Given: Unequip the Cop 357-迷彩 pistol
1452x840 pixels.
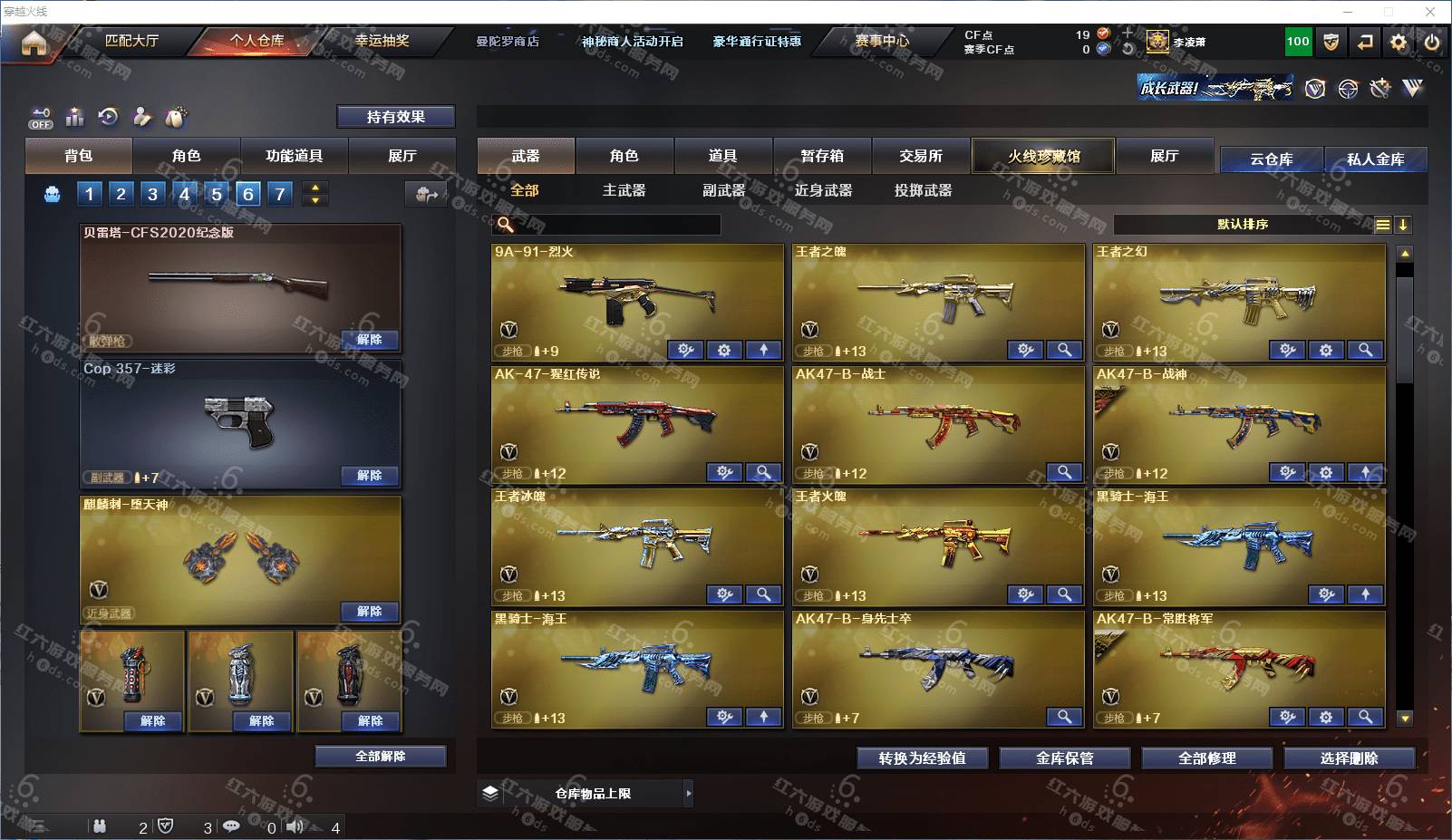Looking at the screenshot, I should [x=369, y=476].
